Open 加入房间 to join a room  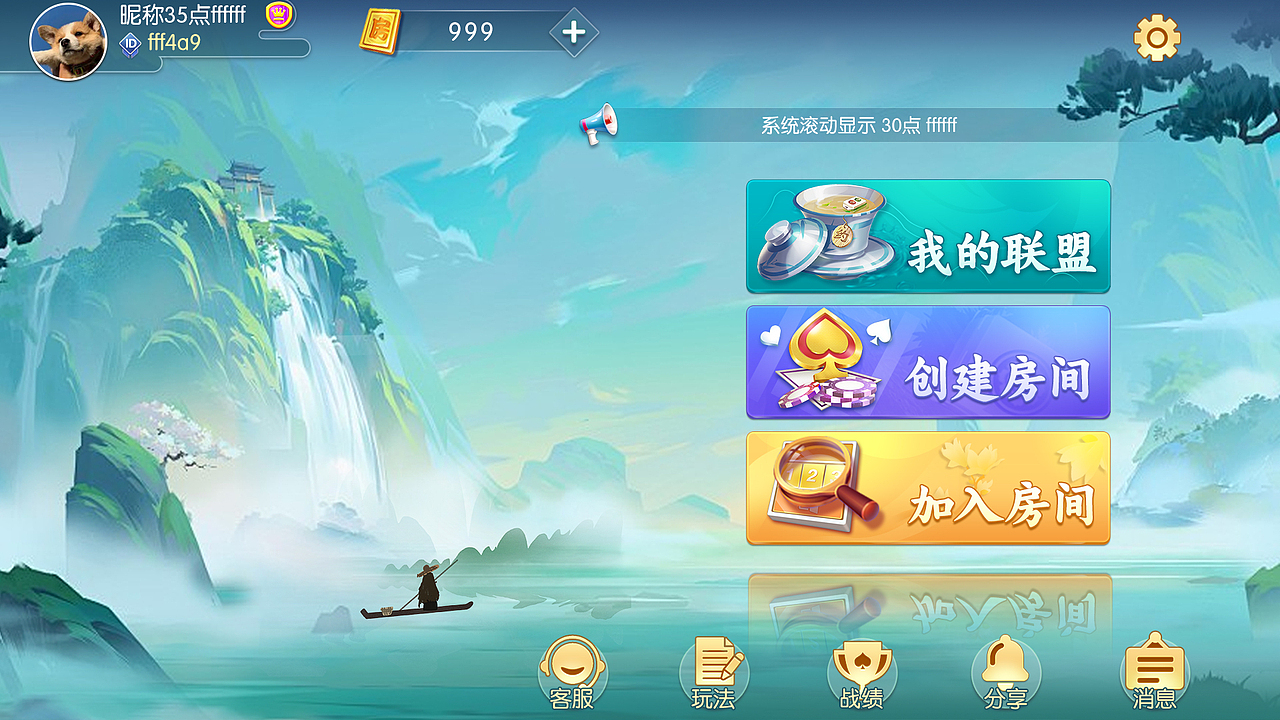point(928,490)
